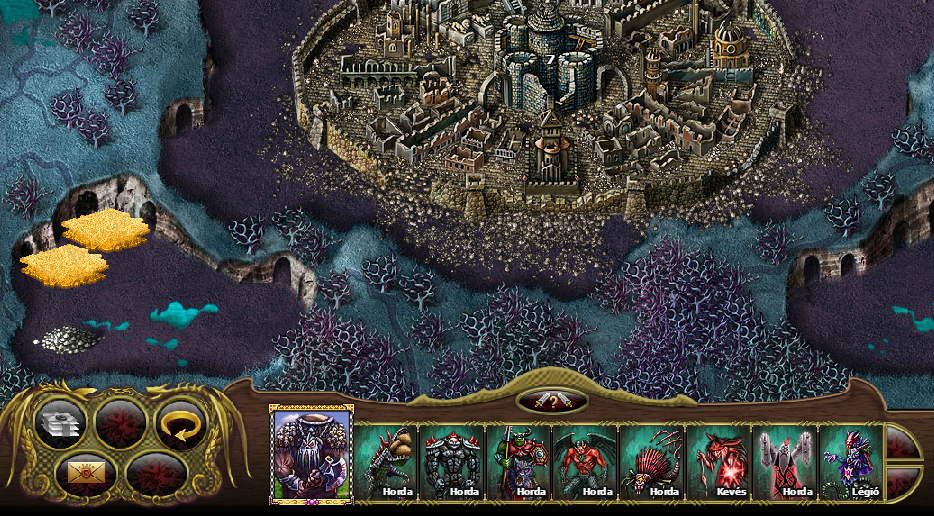Select the red winged demon unit slot
The width and height of the screenshot is (934, 516).
[585, 462]
